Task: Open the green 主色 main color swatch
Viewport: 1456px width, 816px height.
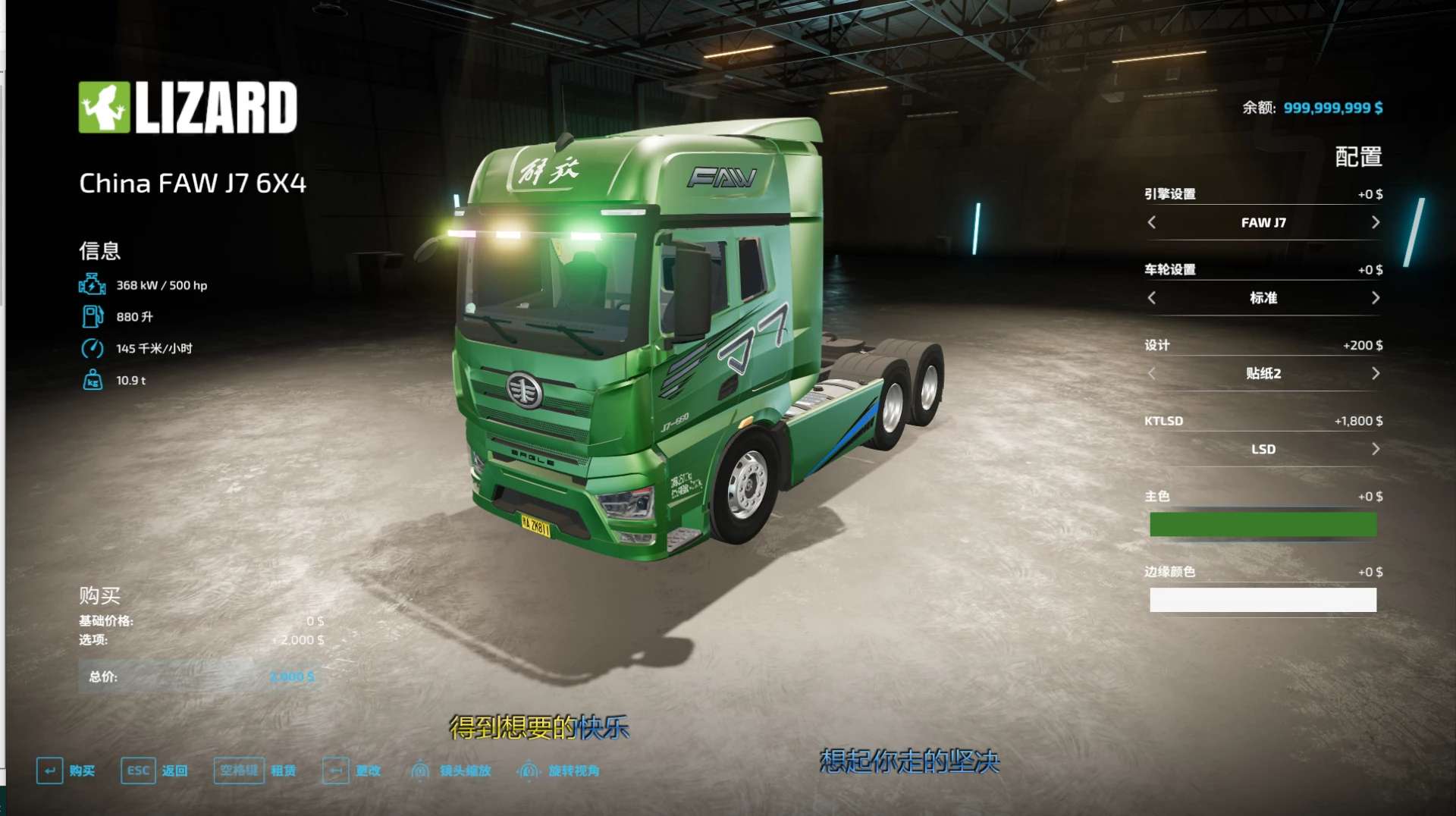Action: pos(1263,524)
